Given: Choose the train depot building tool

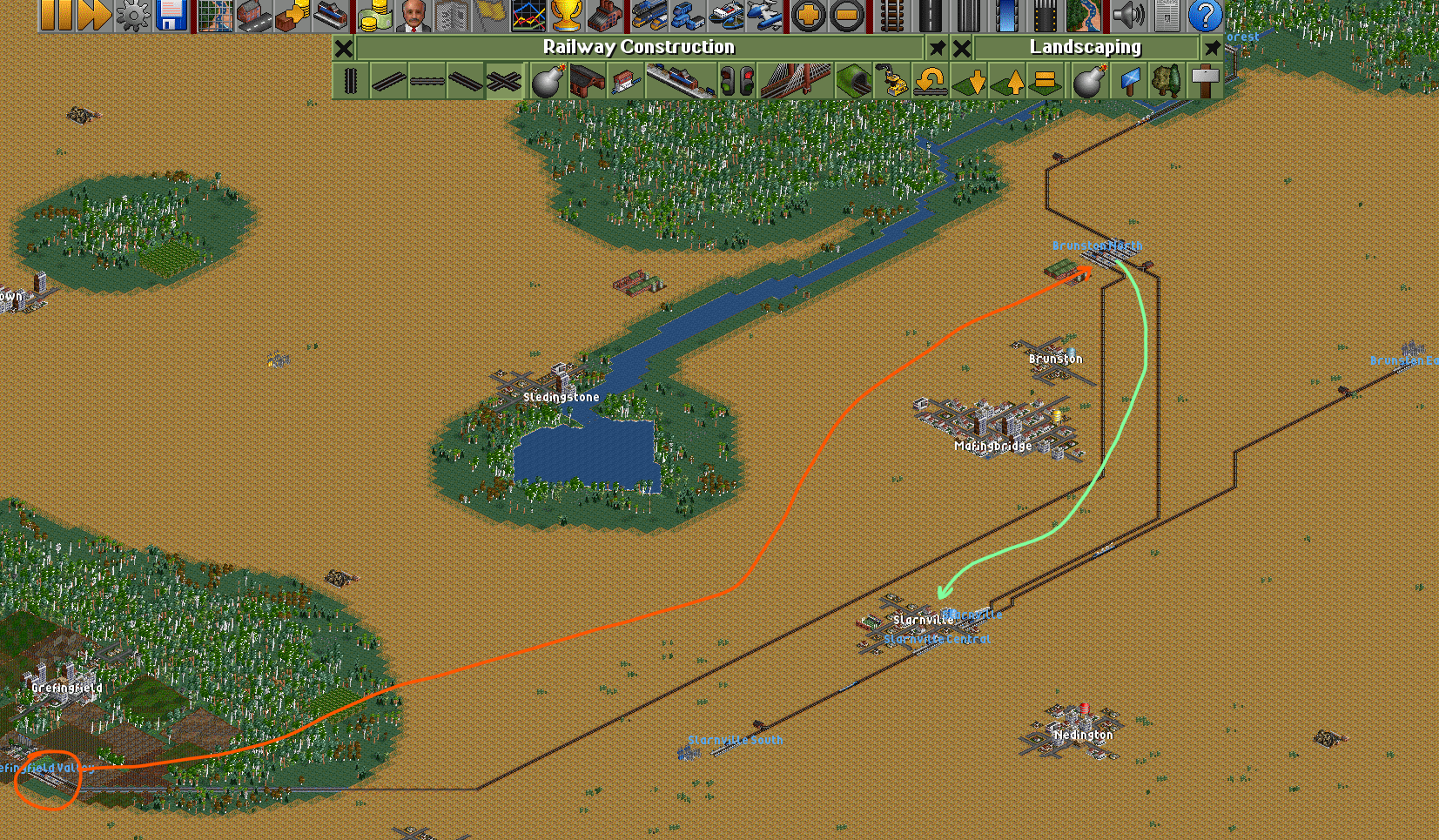Looking at the screenshot, I should click(x=588, y=82).
